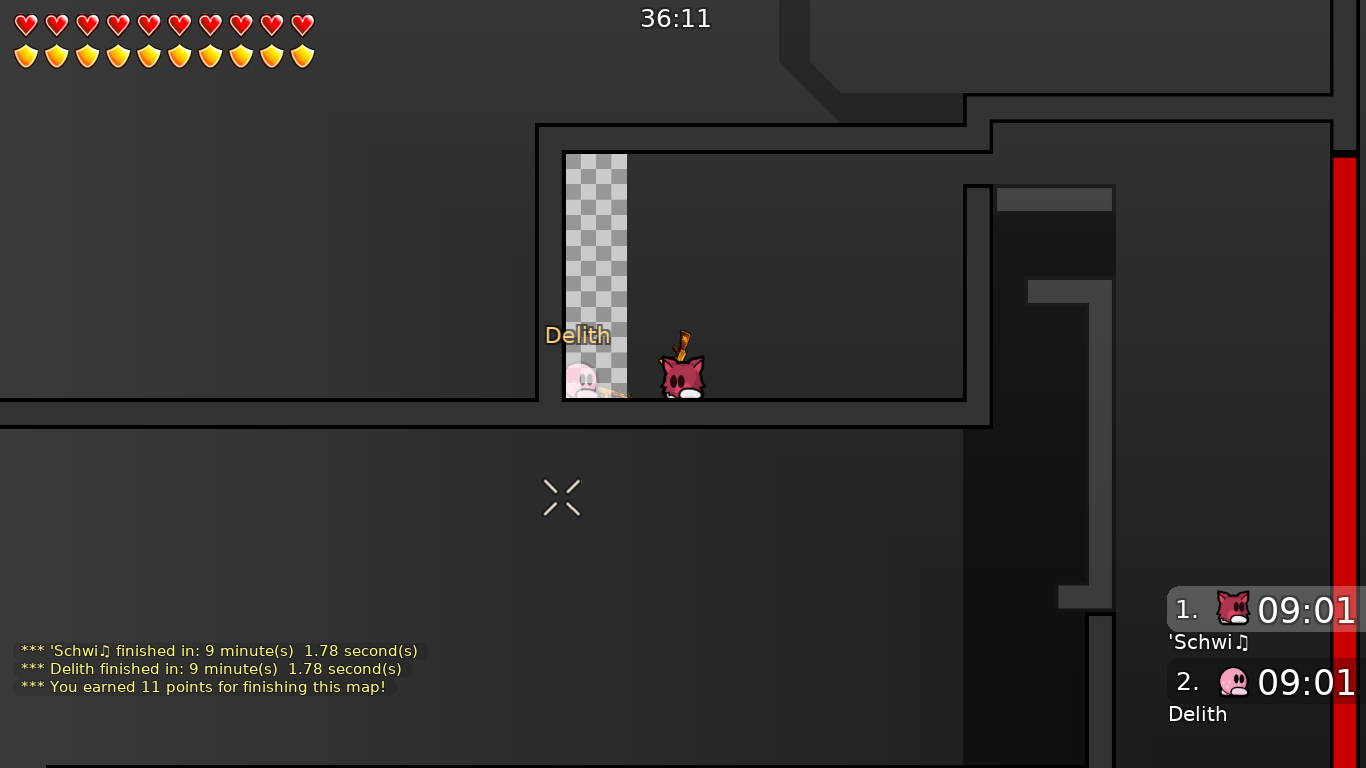Click the fifth armor shield icon
This screenshot has height=768, width=1366.
tap(148, 54)
